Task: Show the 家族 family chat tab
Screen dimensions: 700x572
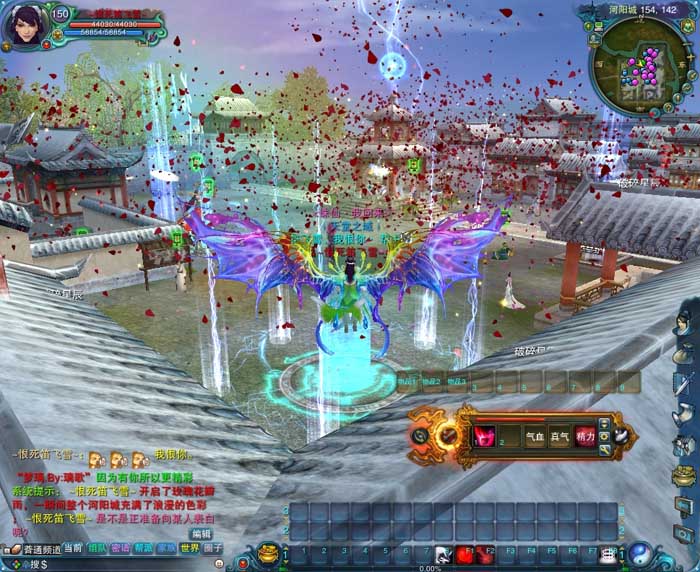Action: tap(167, 548)
